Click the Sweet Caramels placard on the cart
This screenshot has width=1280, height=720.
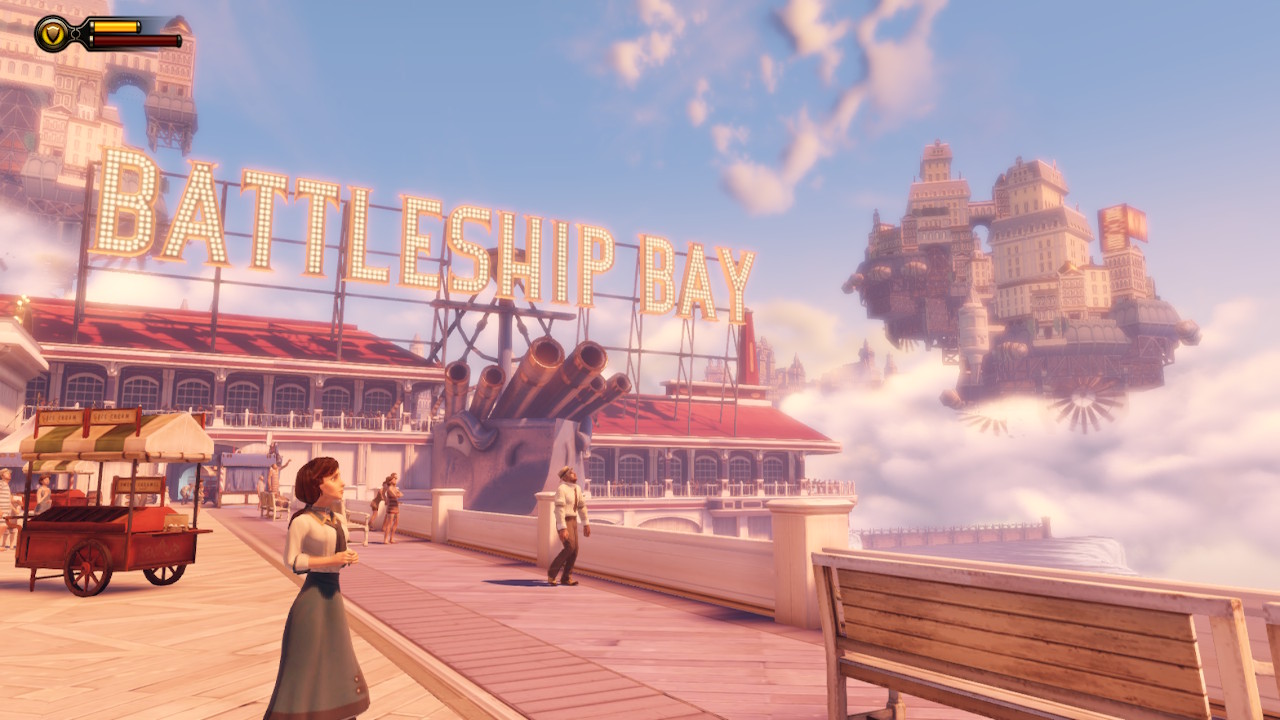click(139, 483)
